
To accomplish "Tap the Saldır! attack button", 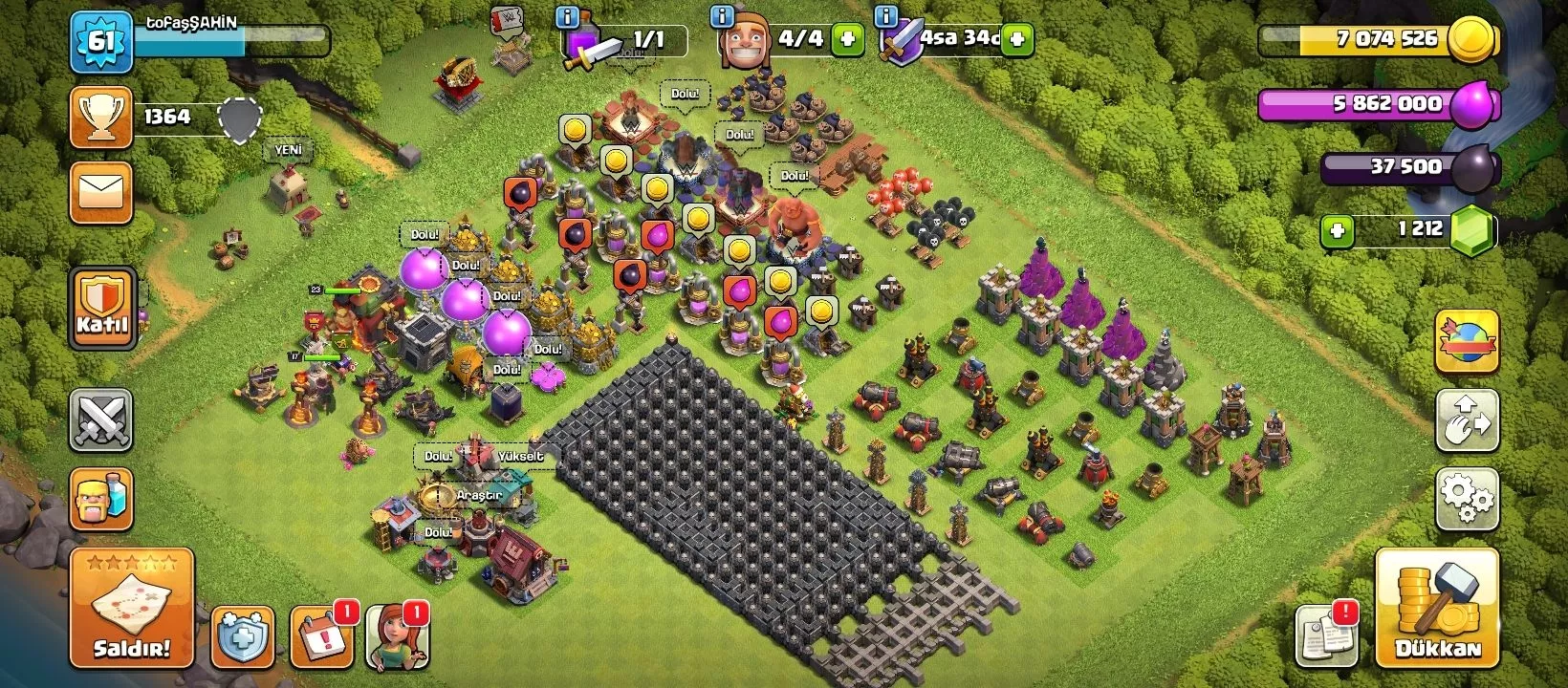I will (131, 608).
